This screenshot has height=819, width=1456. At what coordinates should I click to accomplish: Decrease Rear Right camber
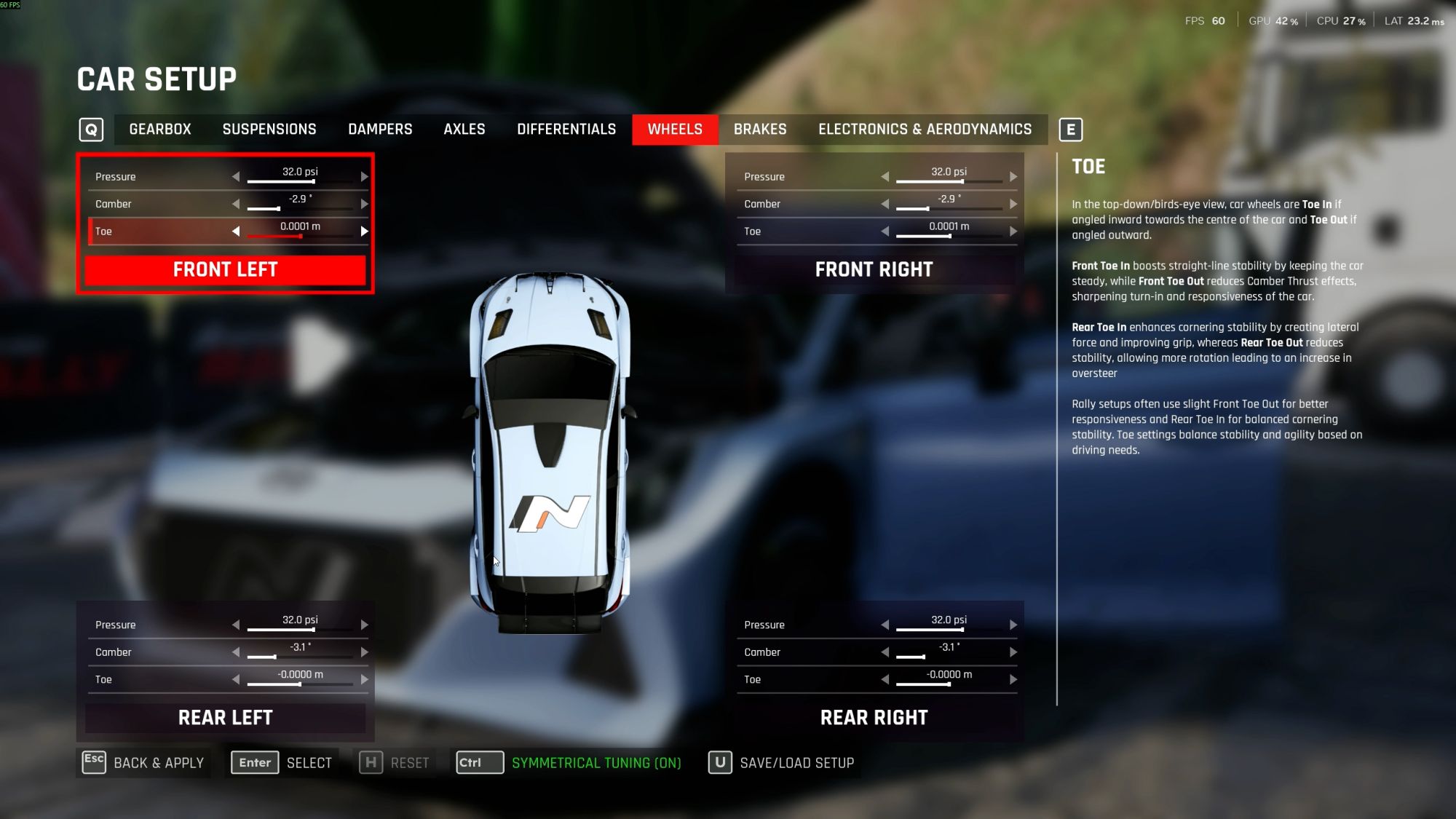pyautogui.click(x=885, y=652)
